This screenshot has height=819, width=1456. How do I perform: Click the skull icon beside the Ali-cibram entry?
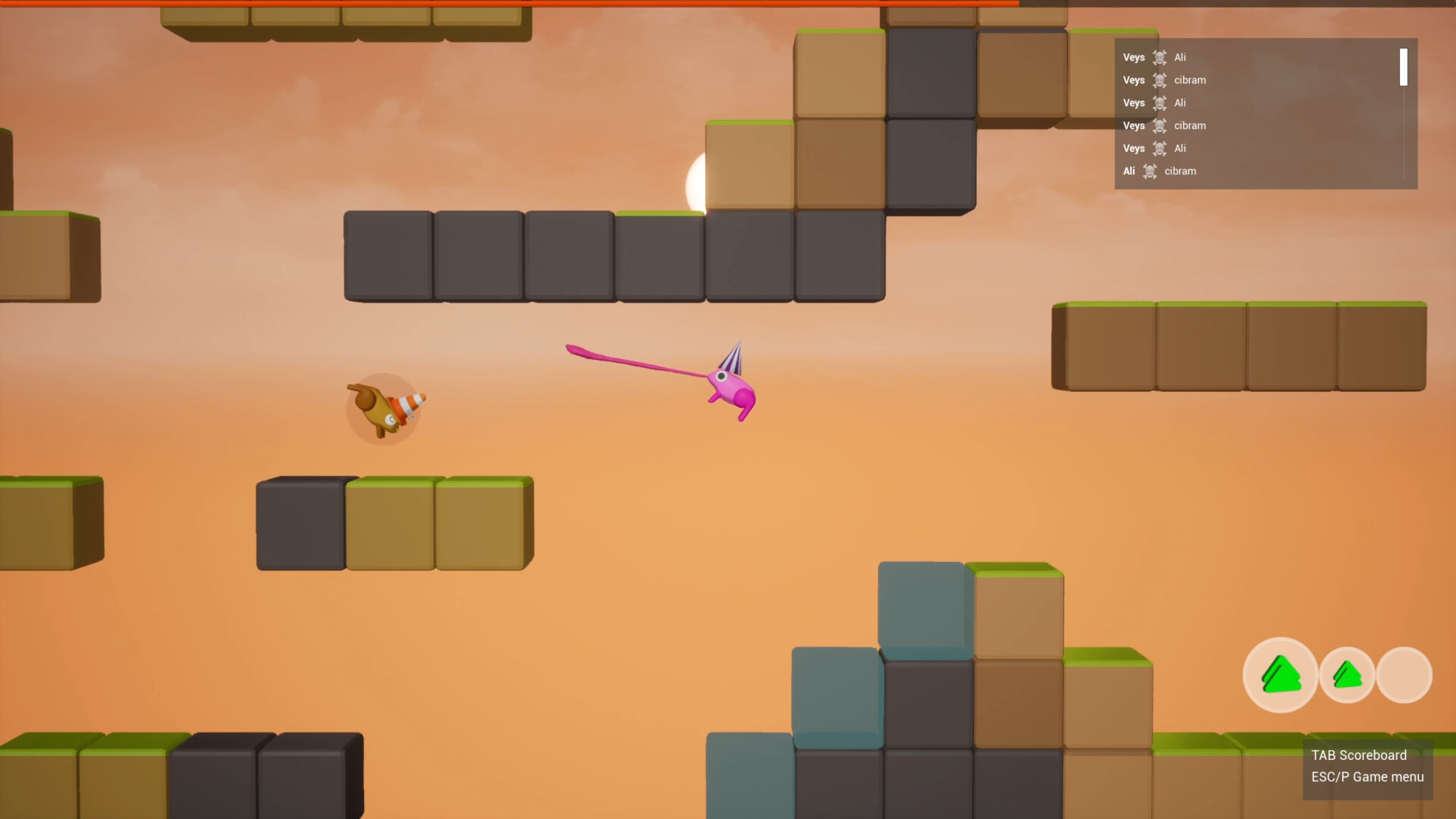[1150, 171]
